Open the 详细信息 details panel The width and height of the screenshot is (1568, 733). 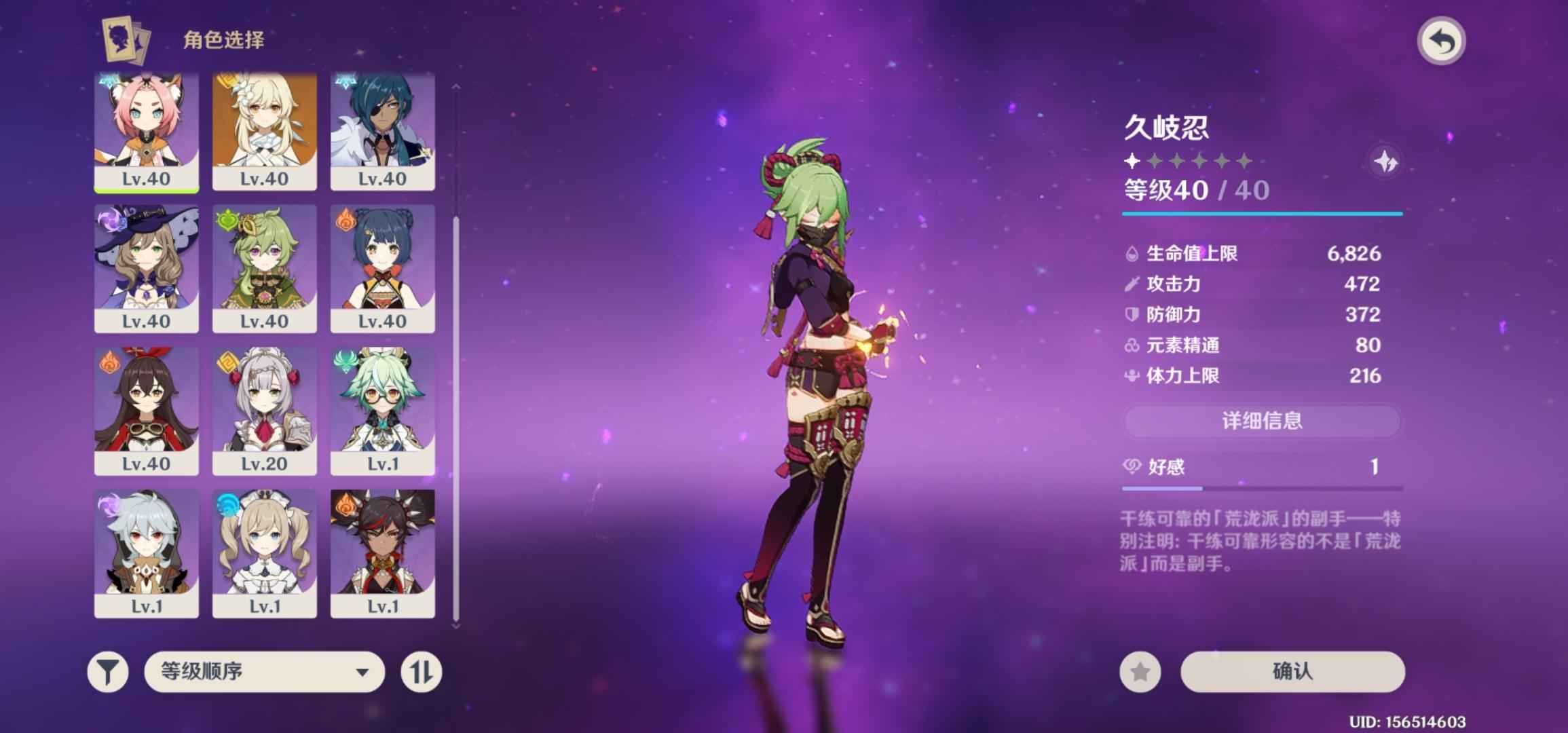(1262, 421)
